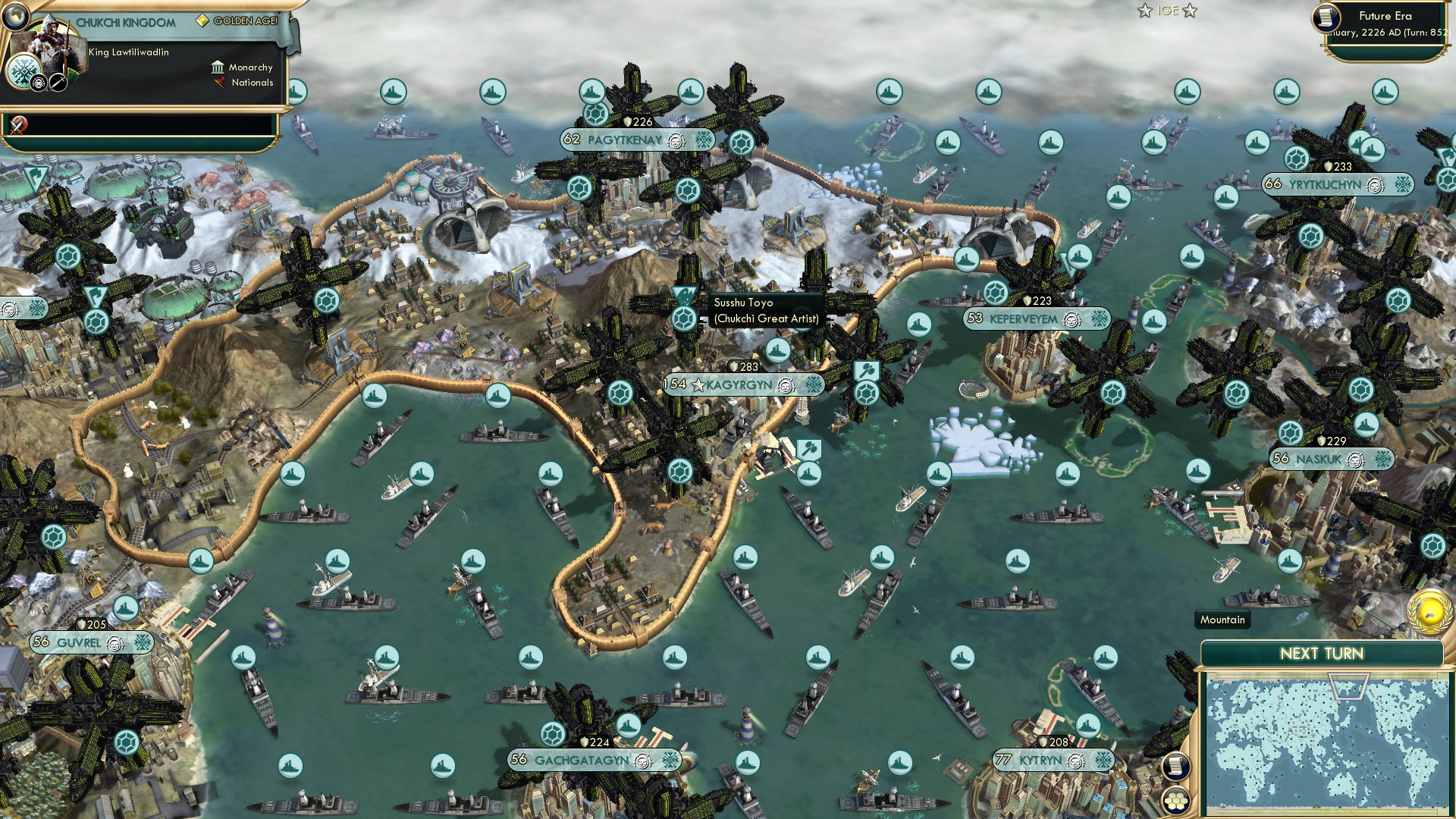Open the Kagyrgyn capital city banner
The height and width of the screenshot is (819, 1456).
pyautogui.click(x=742, y=385)
